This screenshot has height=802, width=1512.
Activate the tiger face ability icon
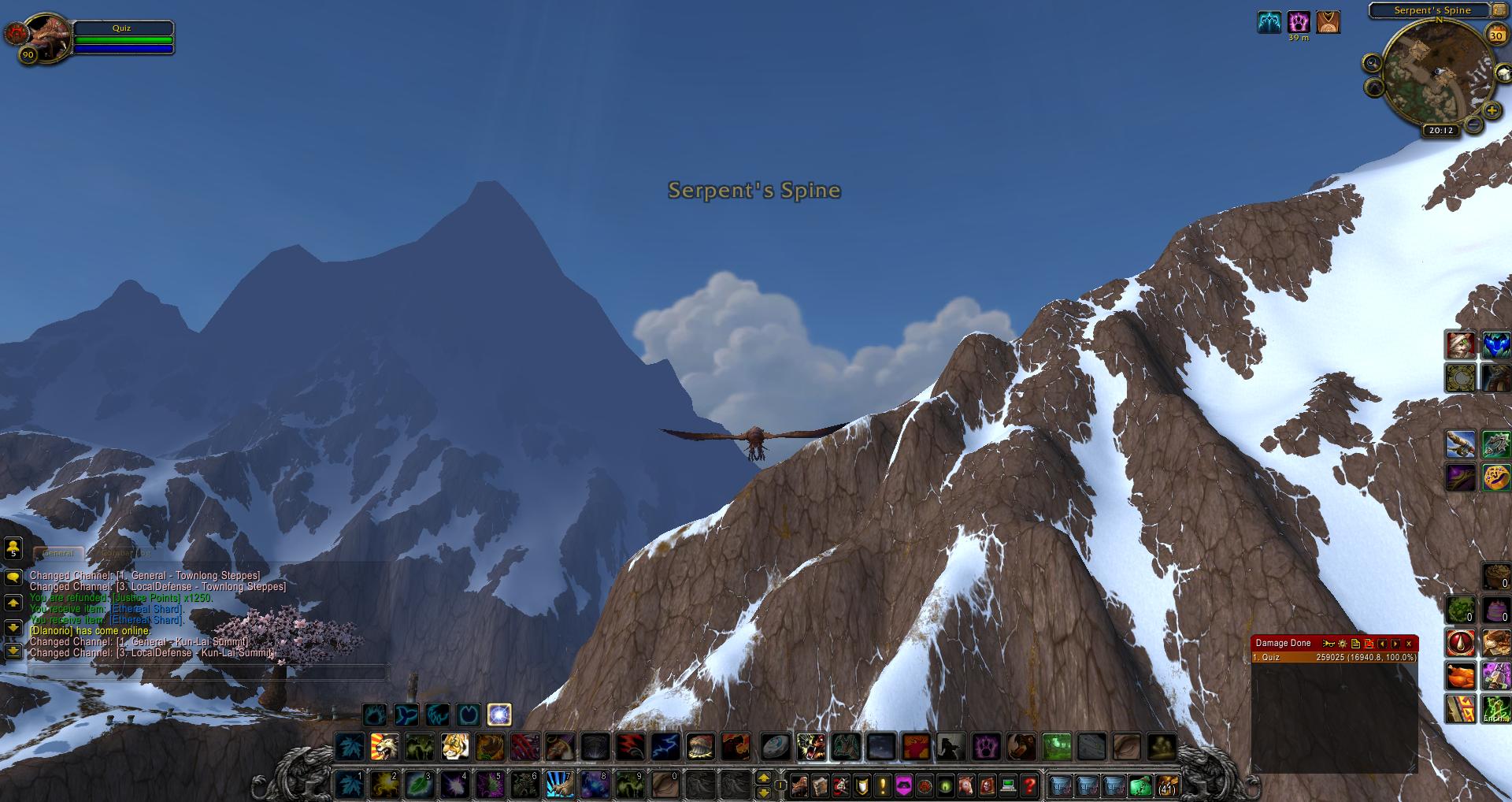point(454,746)
